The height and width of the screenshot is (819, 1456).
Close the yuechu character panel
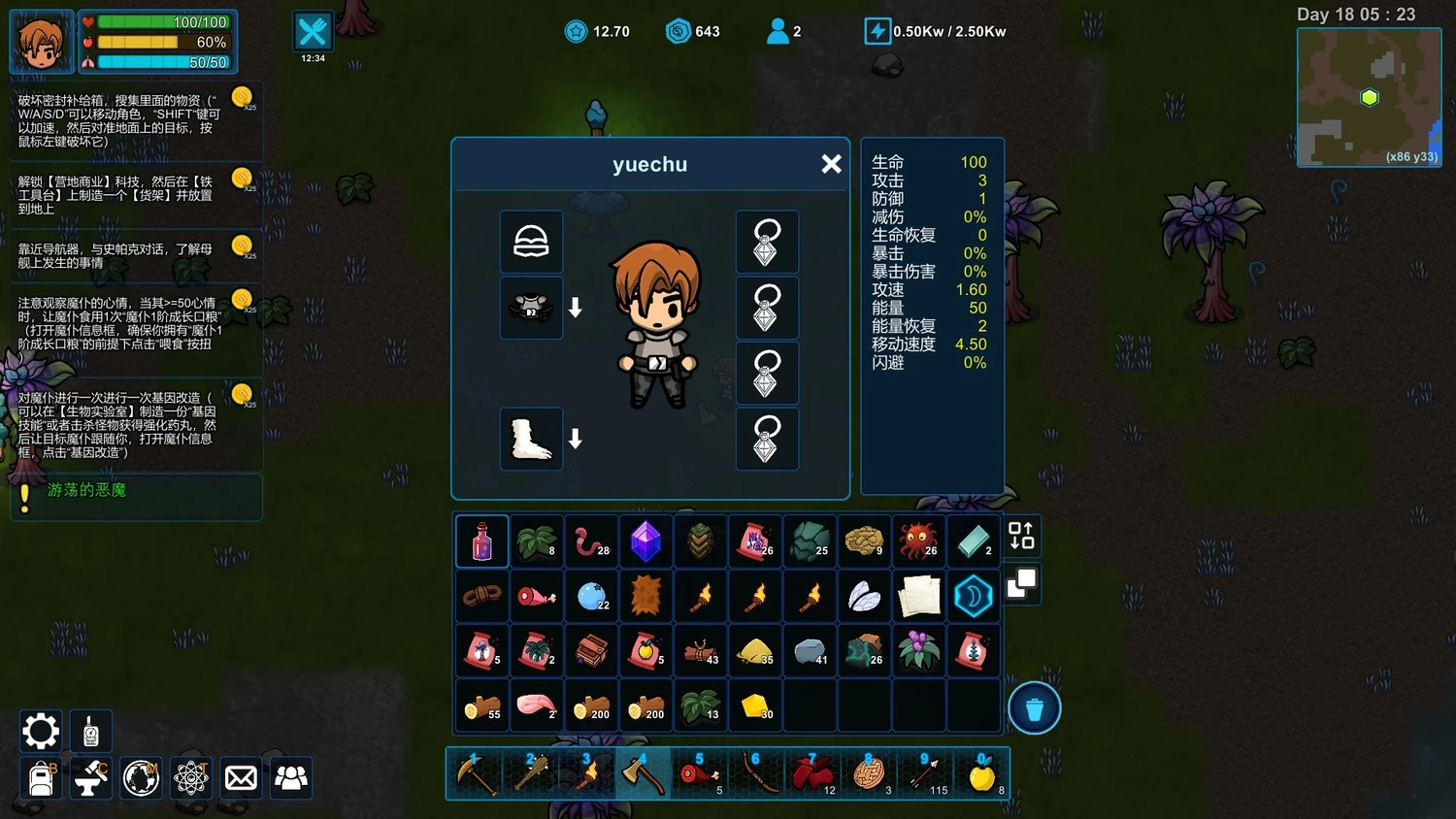point(831,164)
